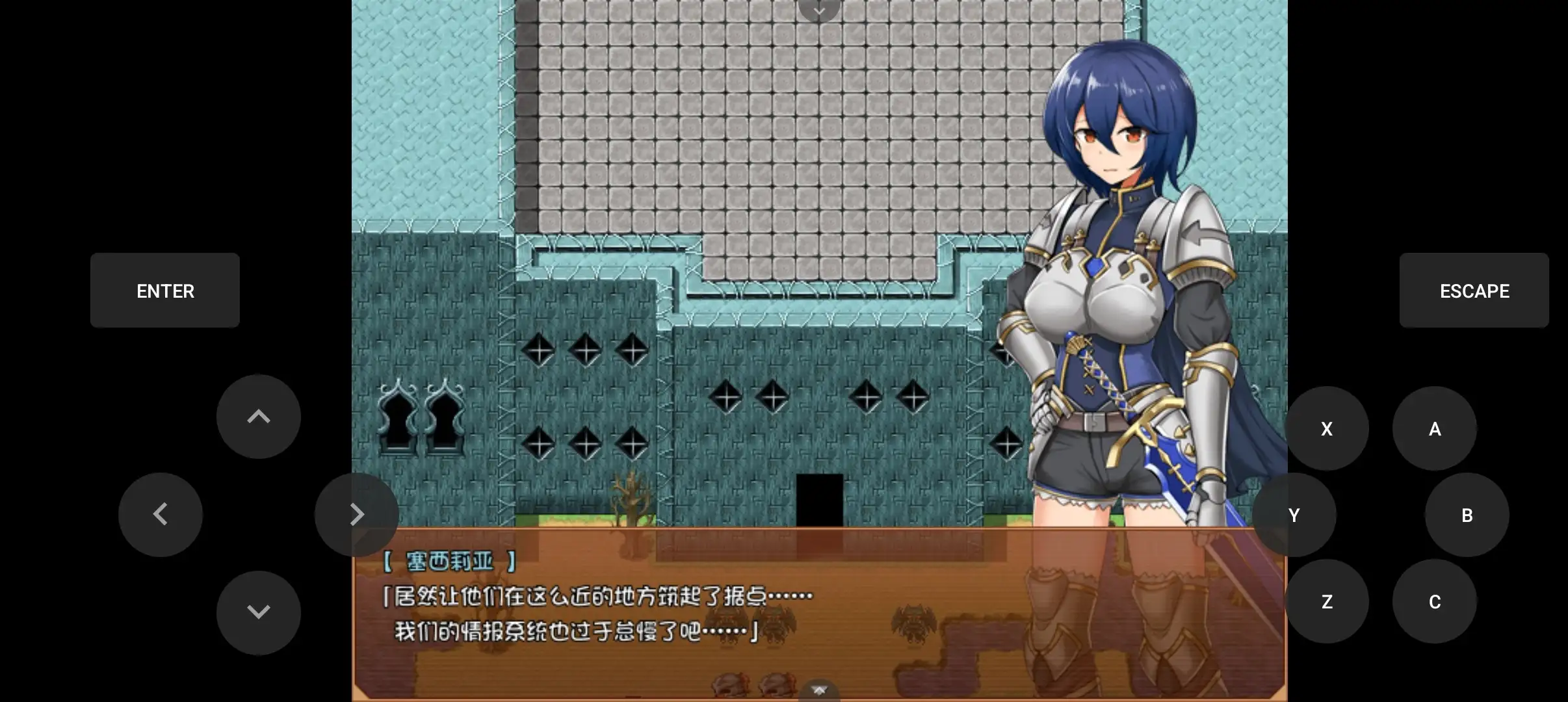Viewport: 1568px width, 702px height.
Task: Click the continue arrow below the dialogue box
Action: pyautogui.click(x=818, y=690)
